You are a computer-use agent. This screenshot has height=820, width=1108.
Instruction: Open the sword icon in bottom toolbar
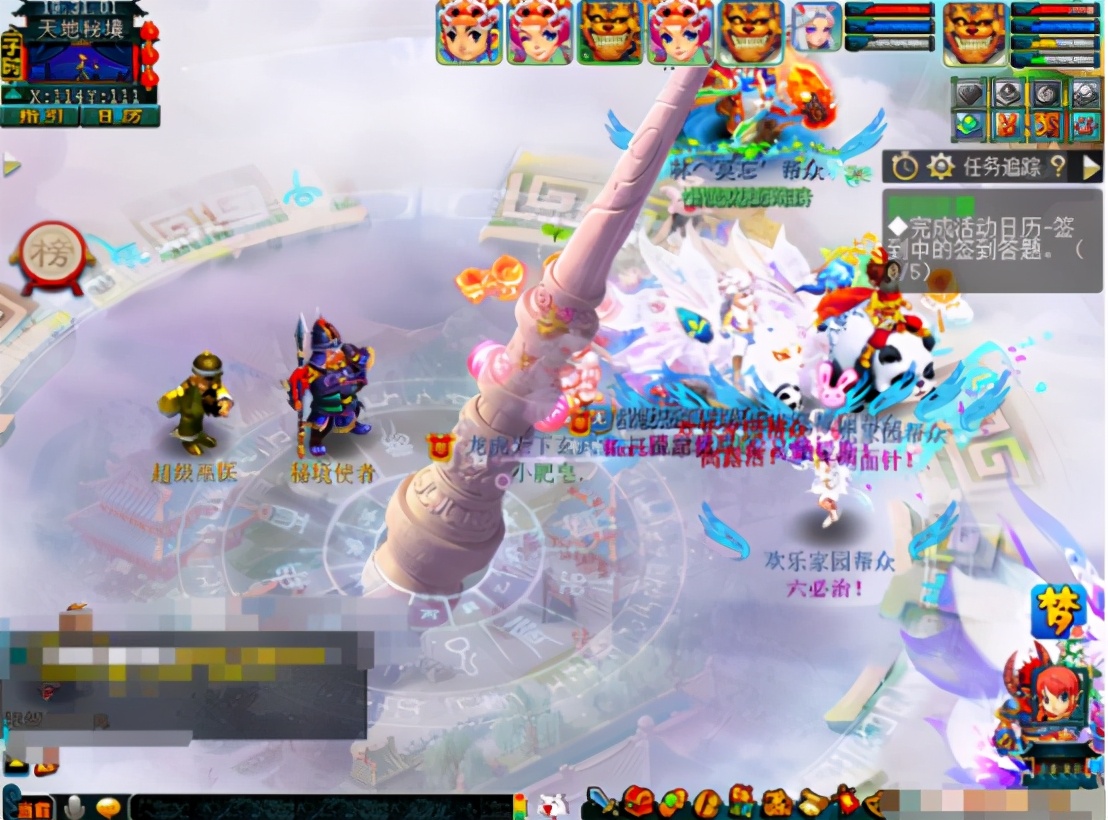pyautogui.click(x=602, y=801)
